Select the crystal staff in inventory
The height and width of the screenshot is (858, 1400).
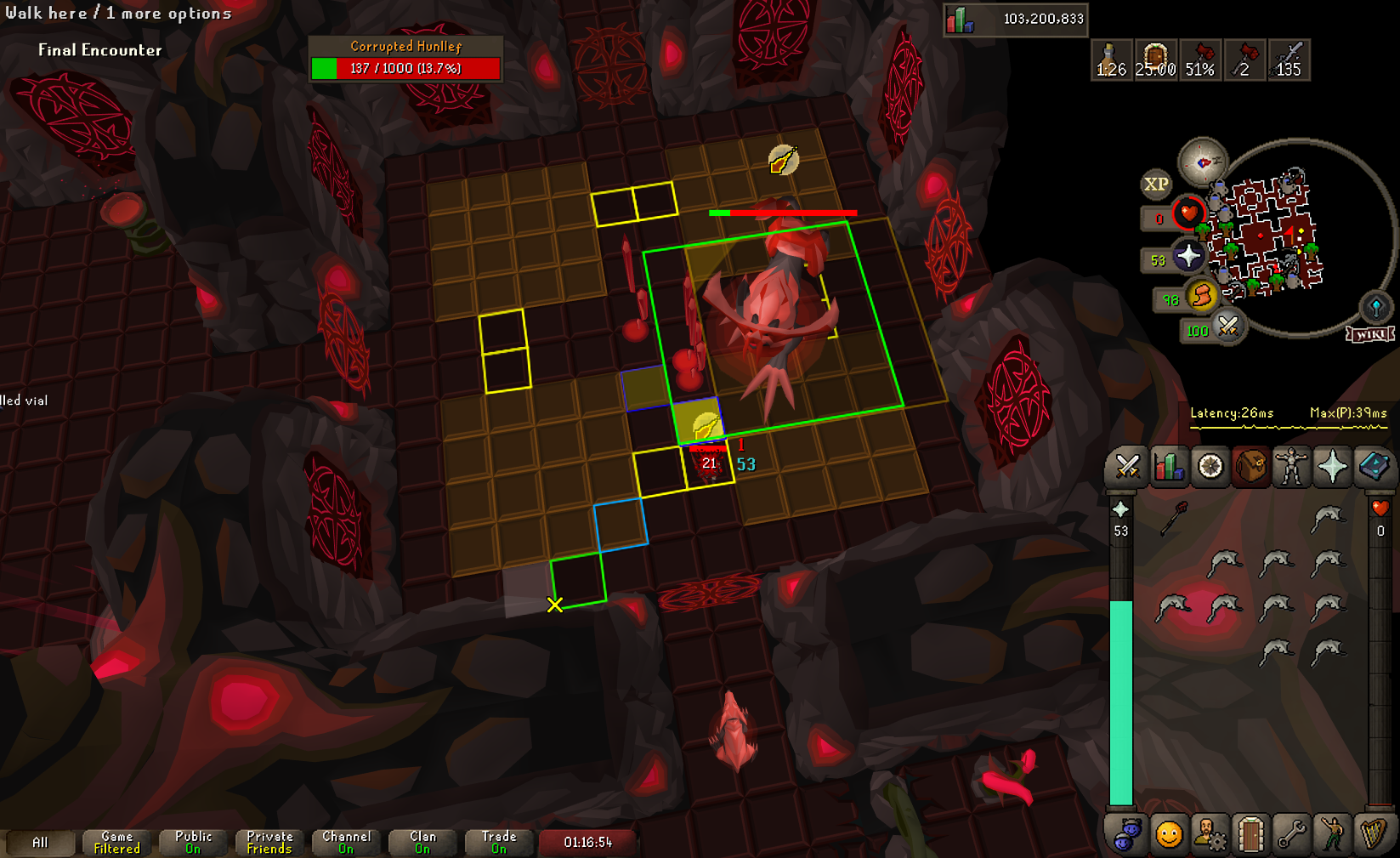[x=1173, y=518]
